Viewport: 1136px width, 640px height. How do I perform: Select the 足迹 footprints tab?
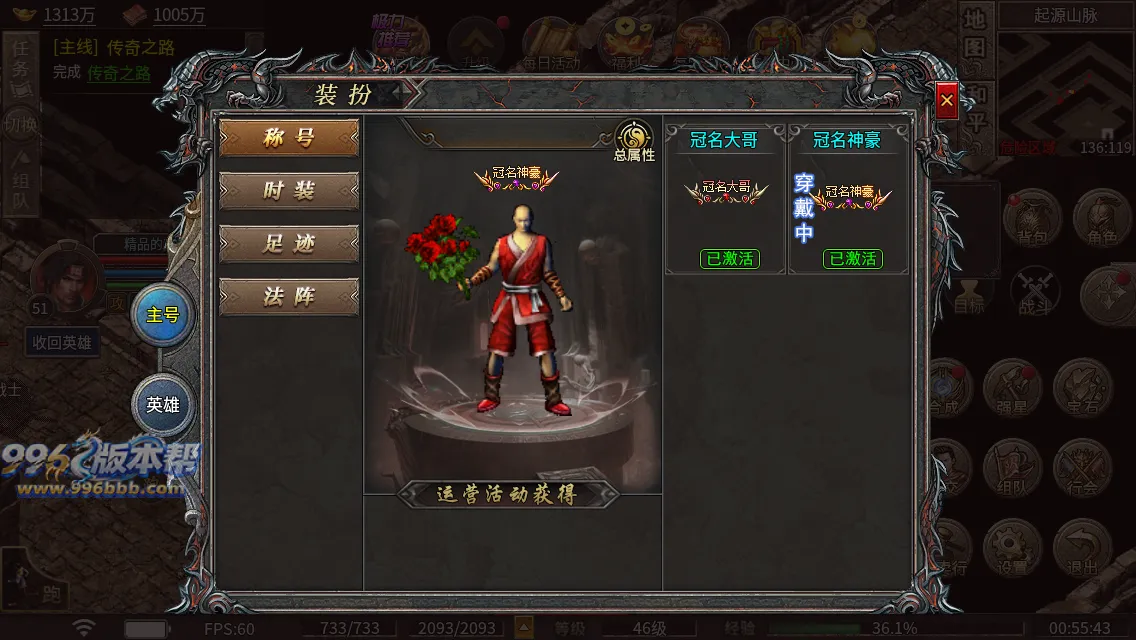click(x=289, y=244)
